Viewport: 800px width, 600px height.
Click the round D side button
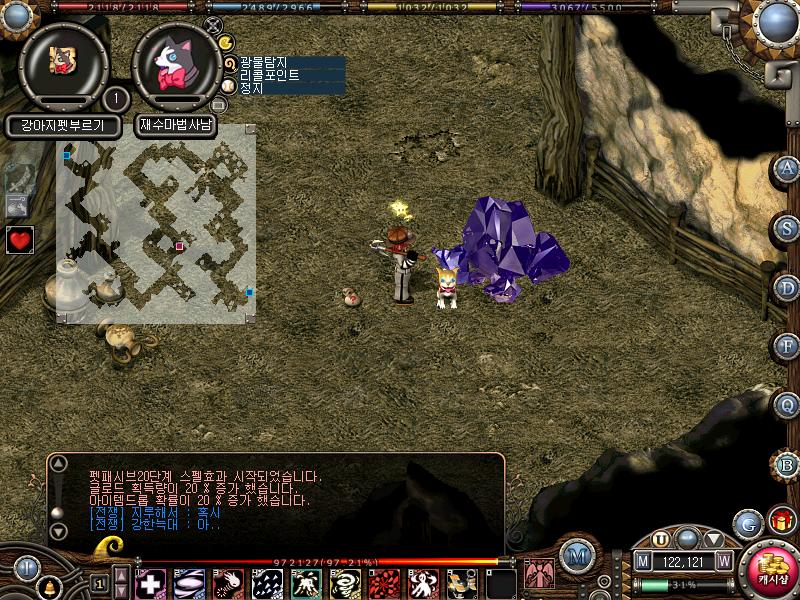pos(788,288)
